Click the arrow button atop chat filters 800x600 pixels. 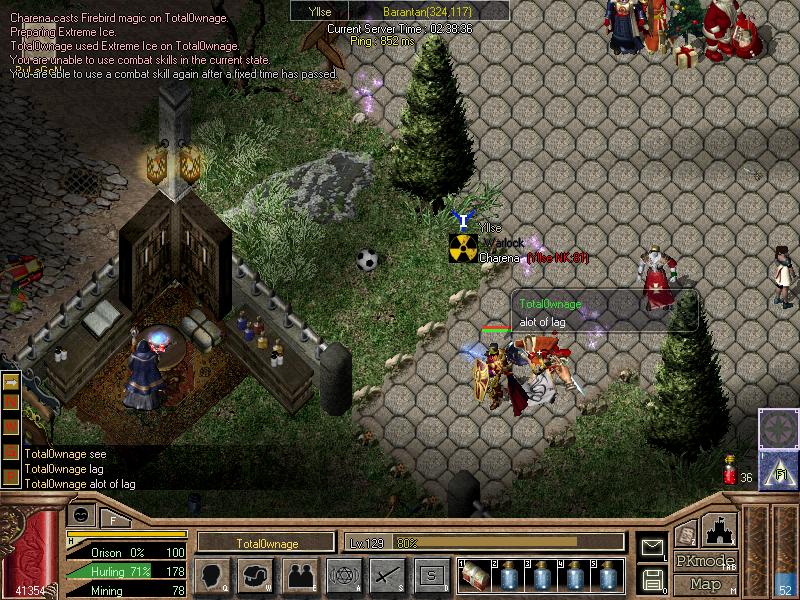click(13, 383)
